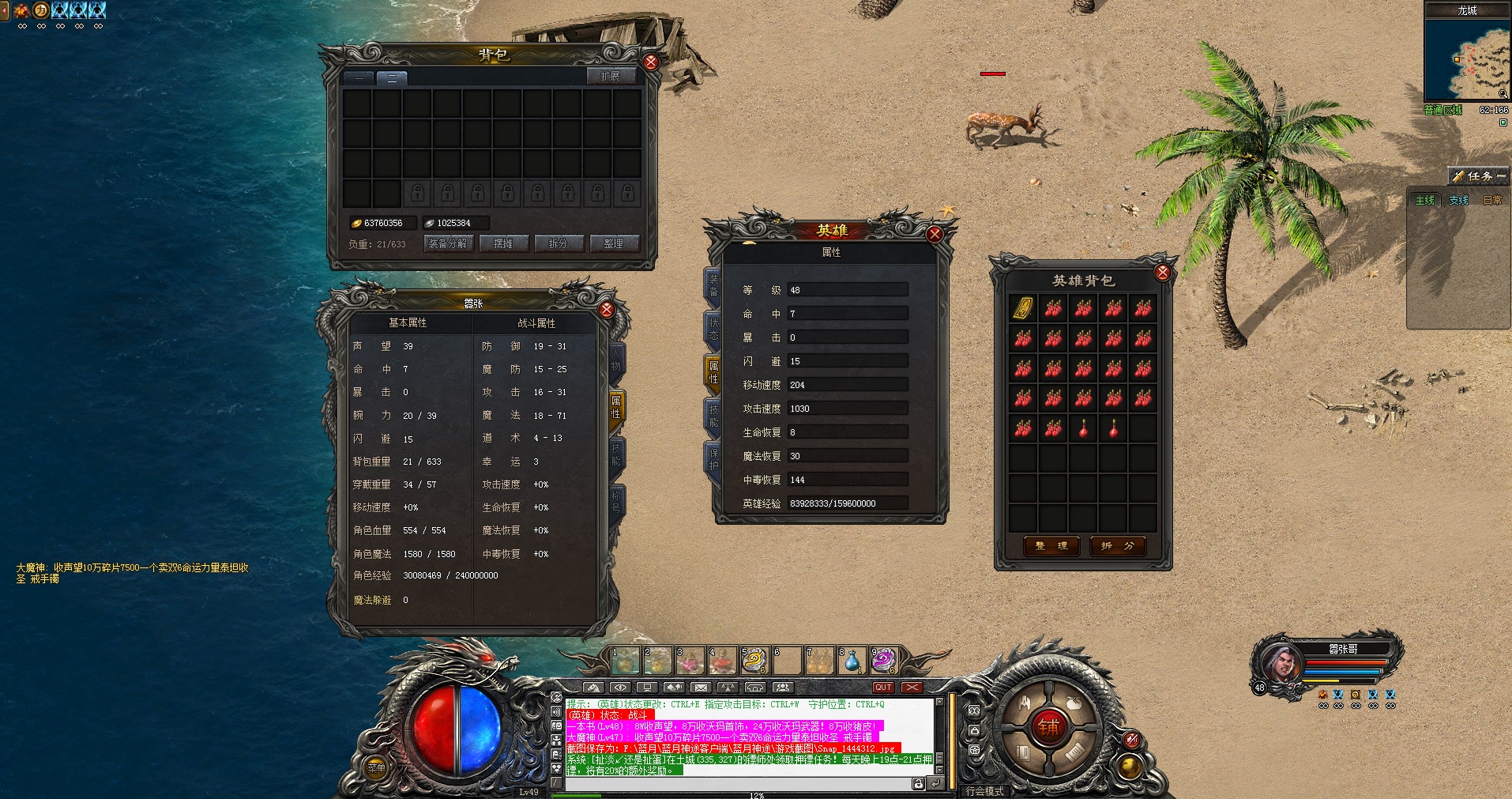The width and height of the screenshot is (1512, 799).
Task: Open 装备分解 equipment dismantle
Action: pyautogui.click(x=448, y=243)
